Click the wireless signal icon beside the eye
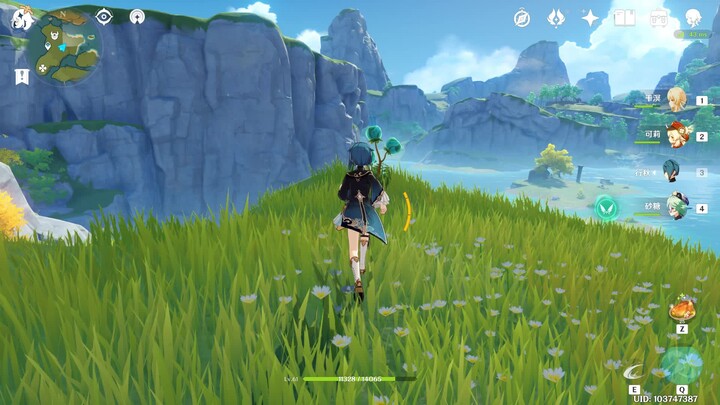 137,16
